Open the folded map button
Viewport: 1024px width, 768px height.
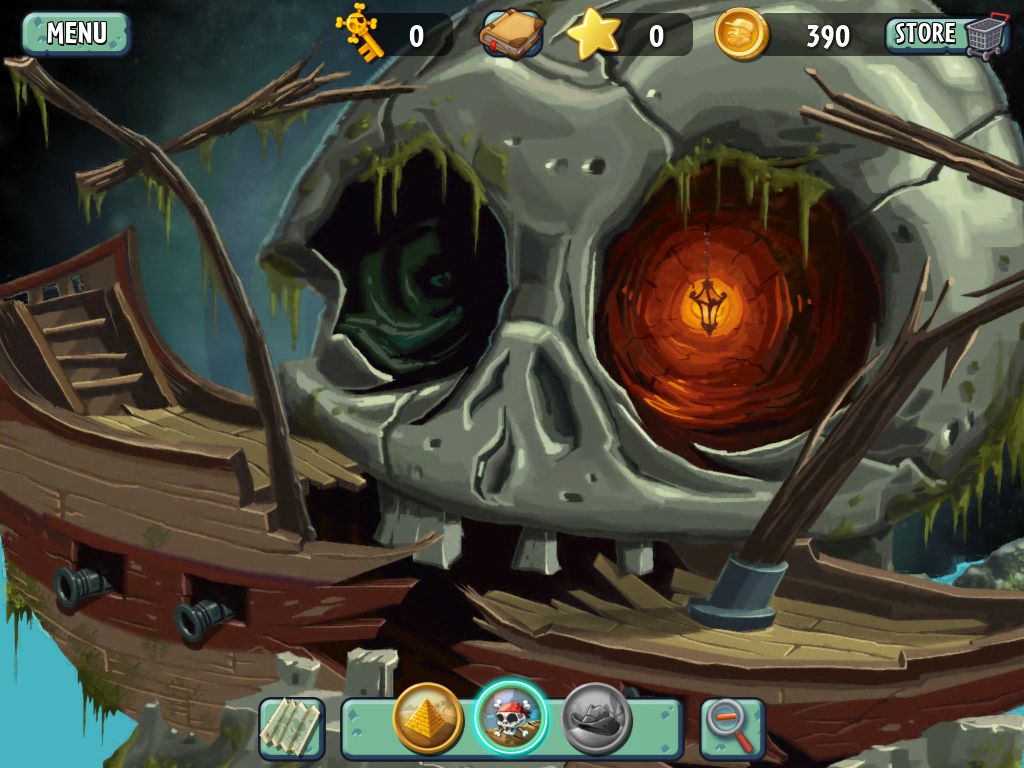(x=292, y=727)
